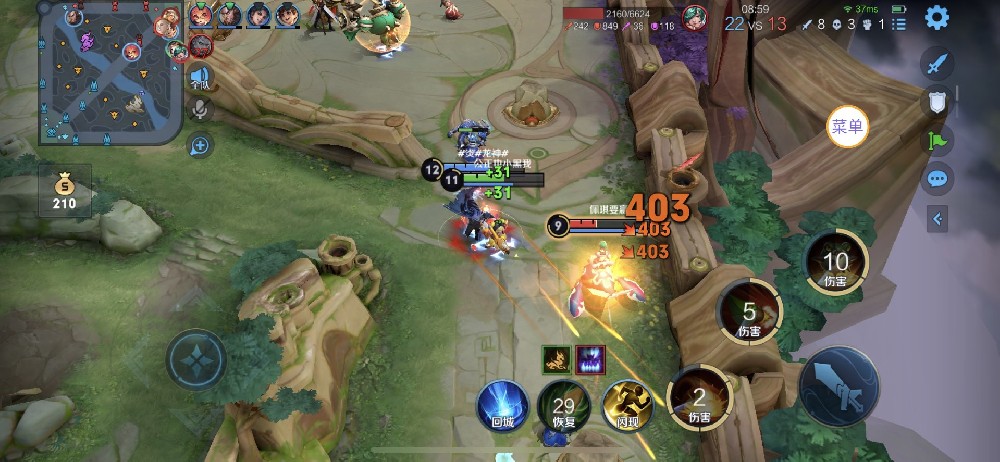
Task: Open the quick chat bubble
Action: (x=937, y=179)
